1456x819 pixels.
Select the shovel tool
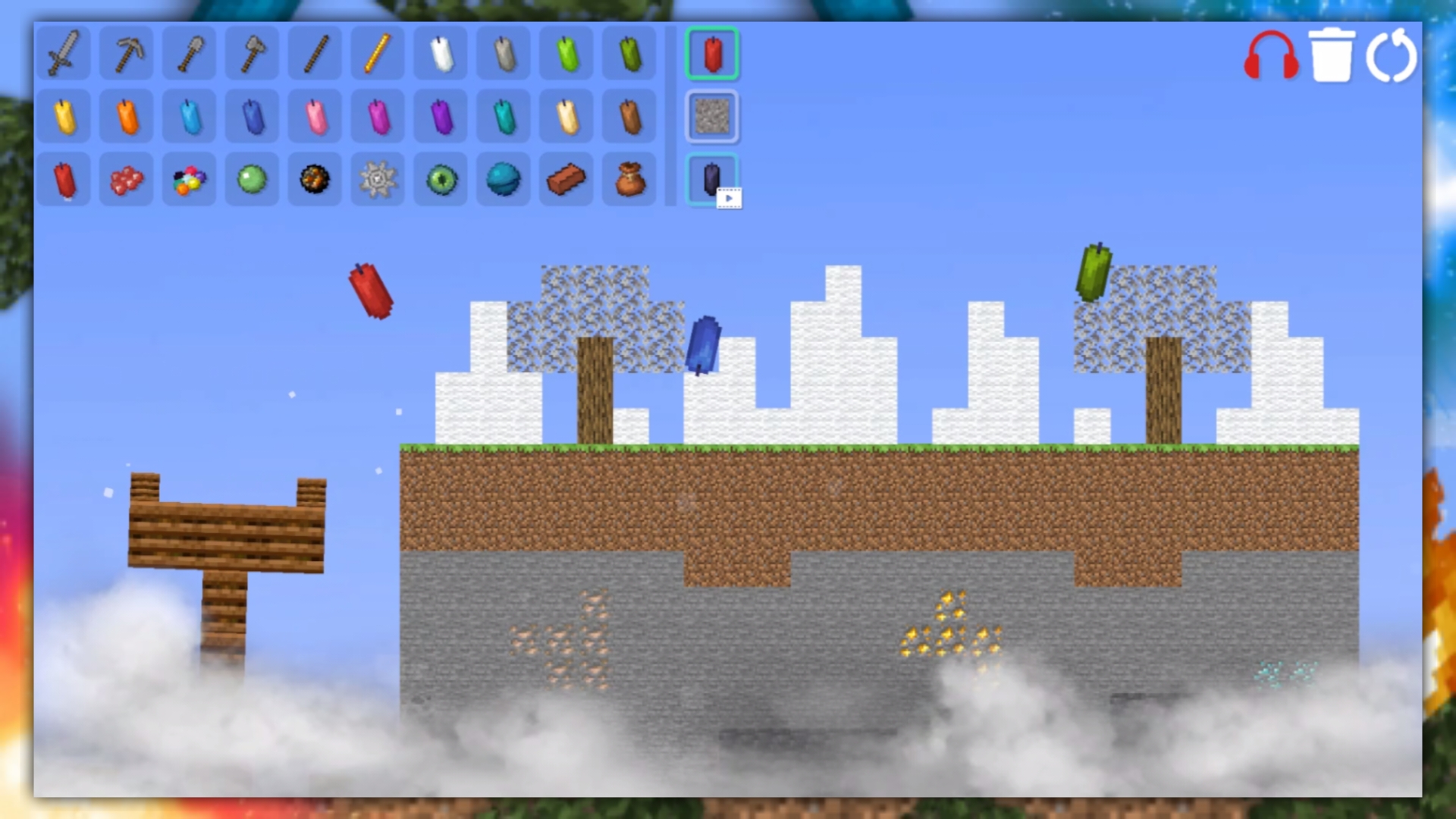188,53
